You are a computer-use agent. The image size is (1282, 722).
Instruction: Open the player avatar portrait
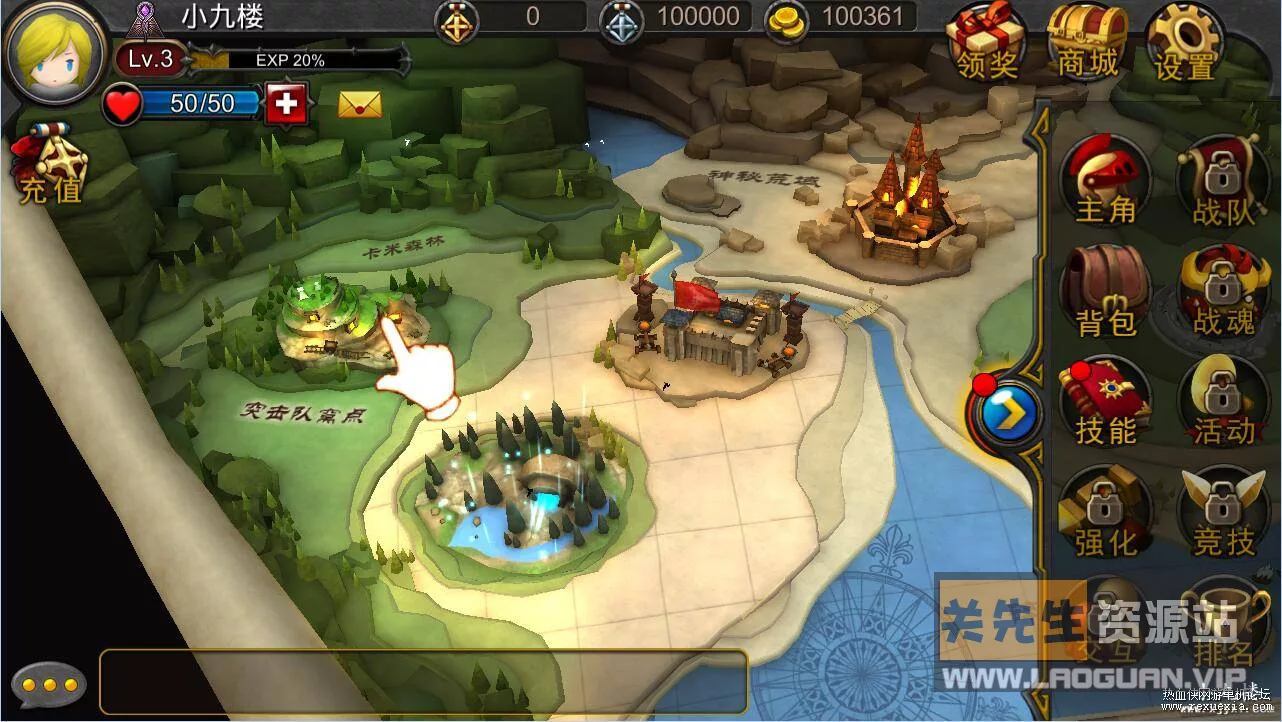point(55,50)
